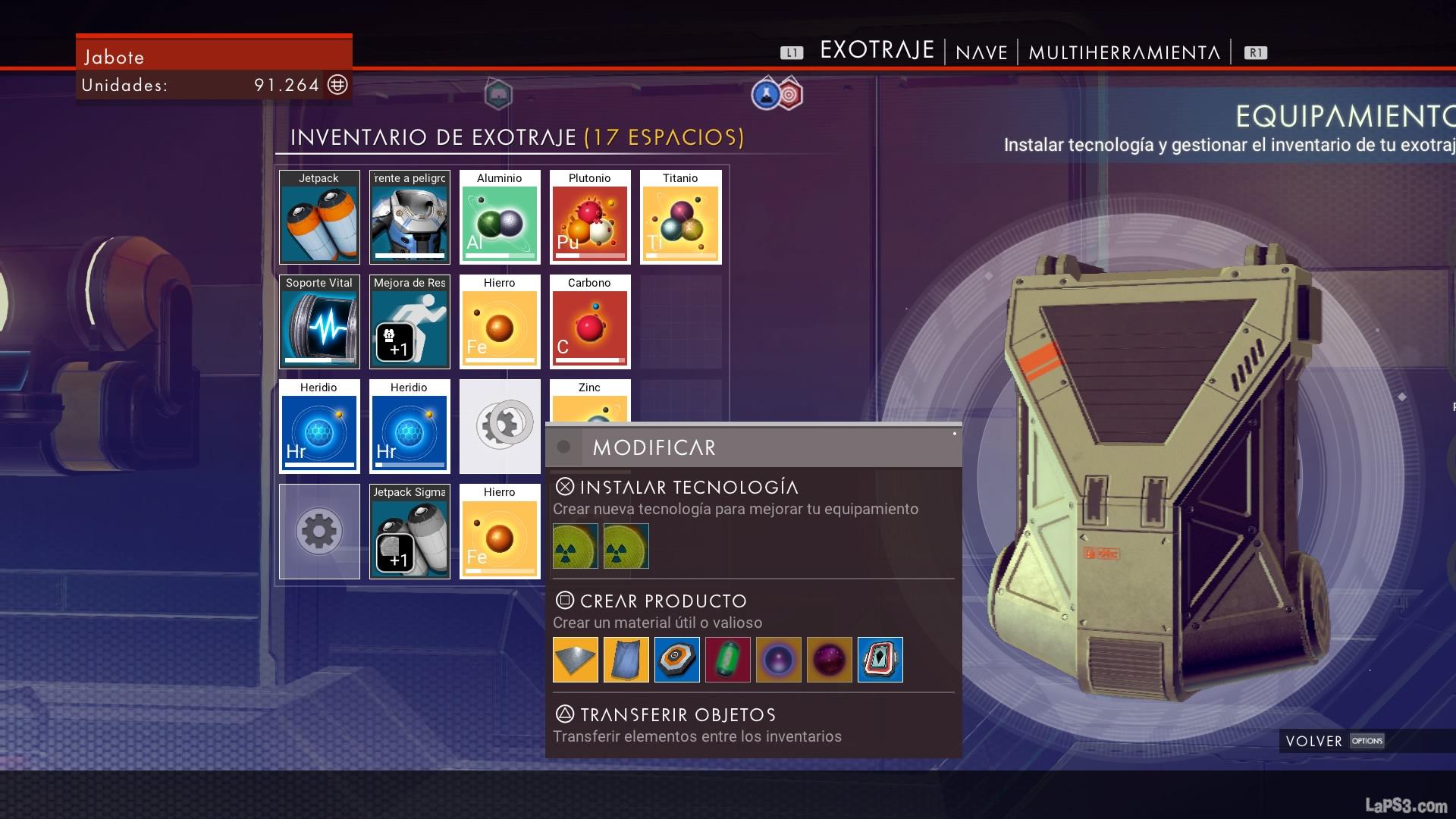Switch to the NAVE tab
This screenshot has height=819, width=1456.
click(981, 52)
